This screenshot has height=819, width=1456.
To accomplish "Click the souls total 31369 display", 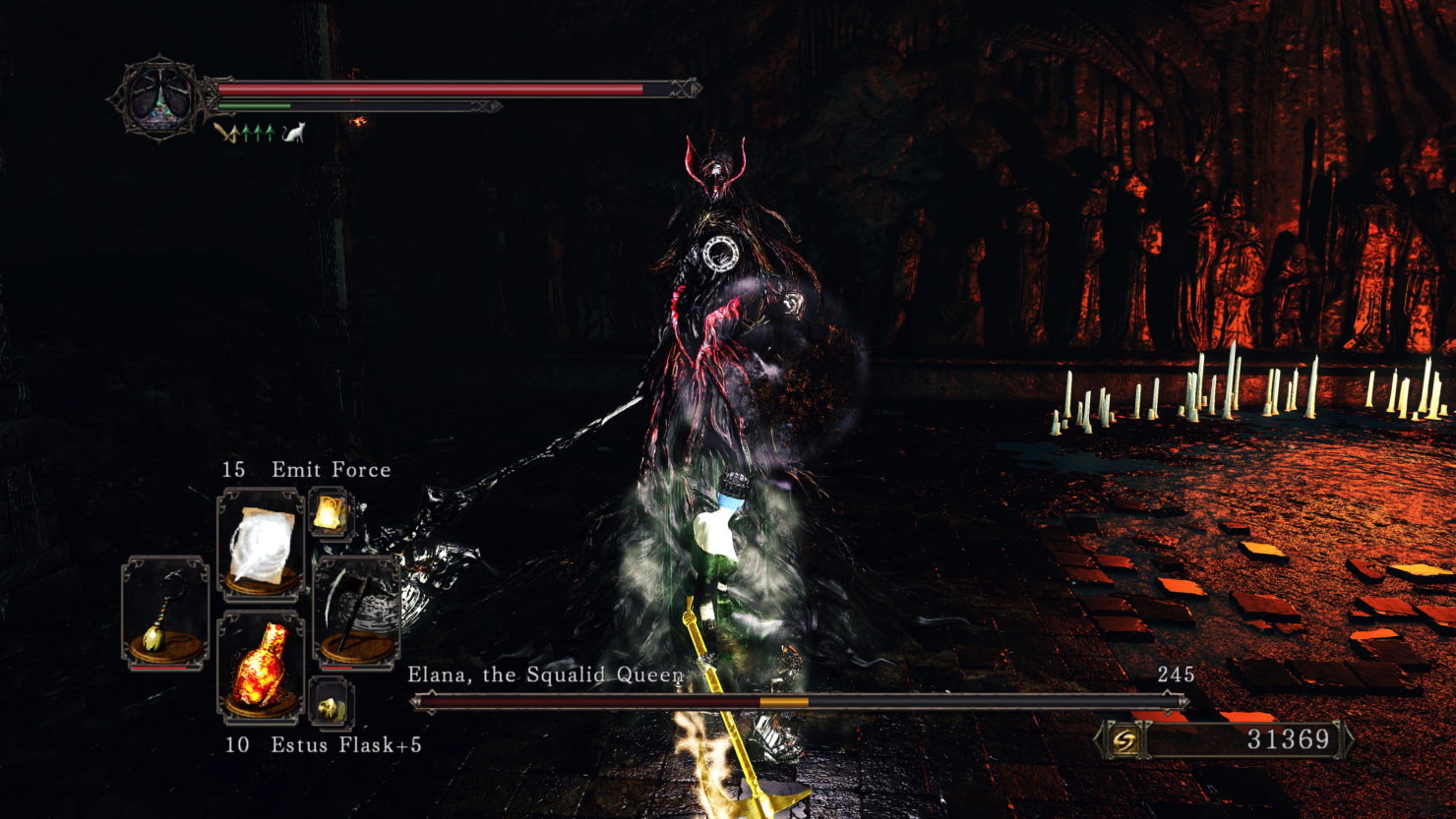I will click(1289, 738).
